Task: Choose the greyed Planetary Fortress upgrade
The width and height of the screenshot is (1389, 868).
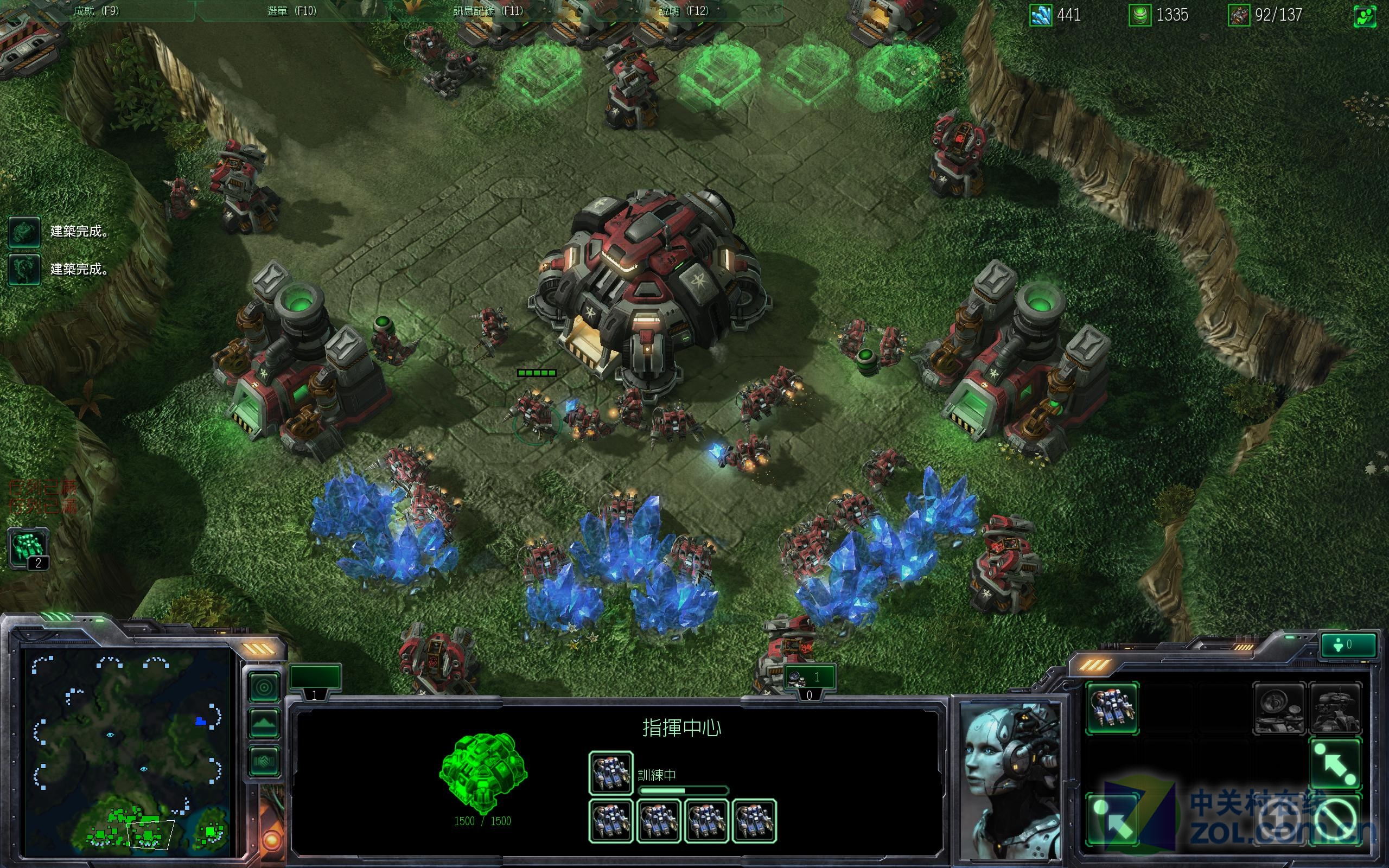Action: click(x=1335, y=709)
